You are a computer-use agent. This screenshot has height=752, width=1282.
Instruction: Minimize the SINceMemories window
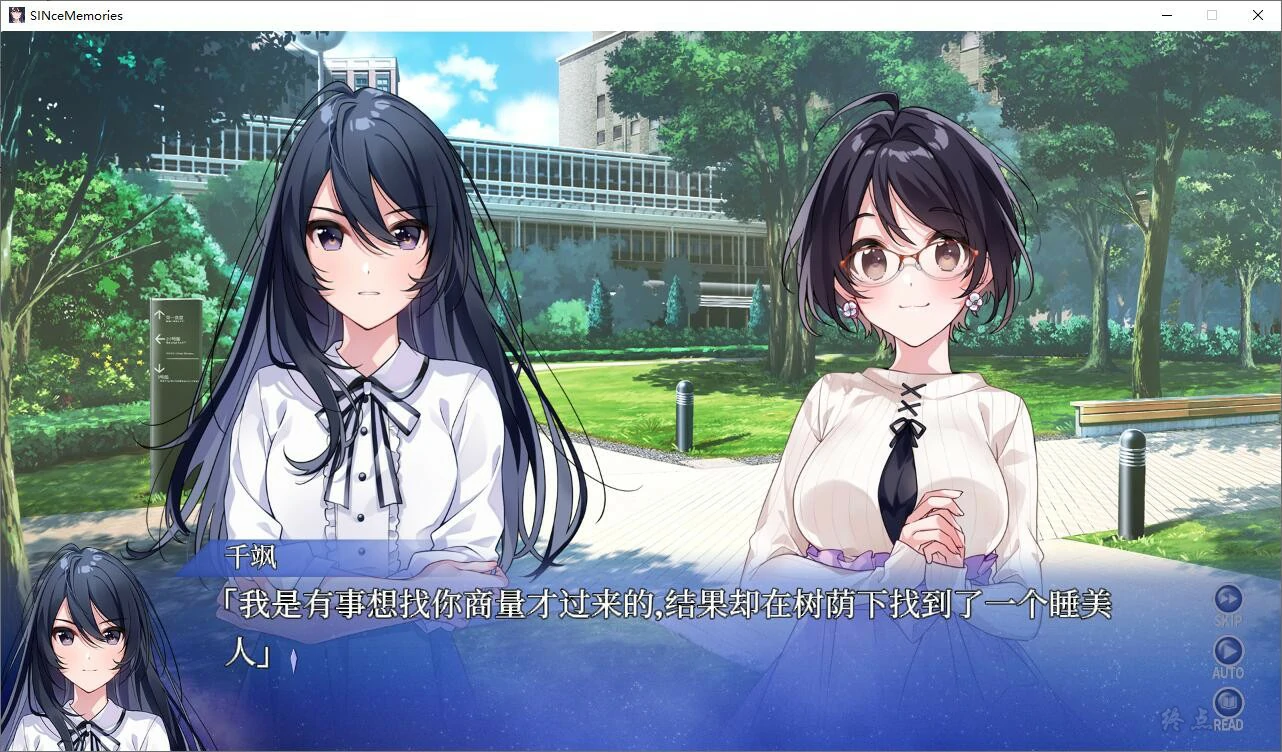(x=1166, y=15)
